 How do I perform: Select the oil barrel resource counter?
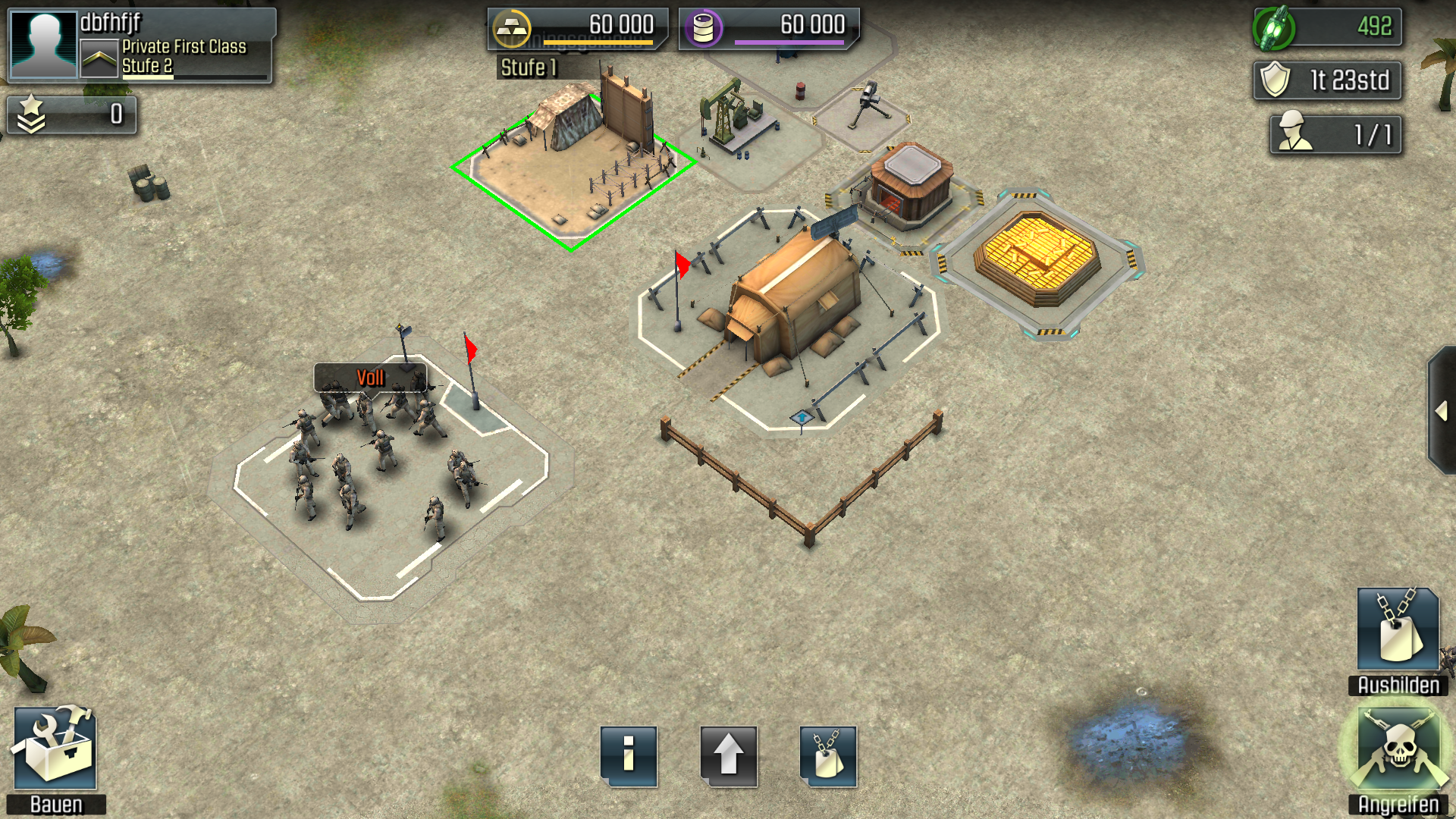769,28
